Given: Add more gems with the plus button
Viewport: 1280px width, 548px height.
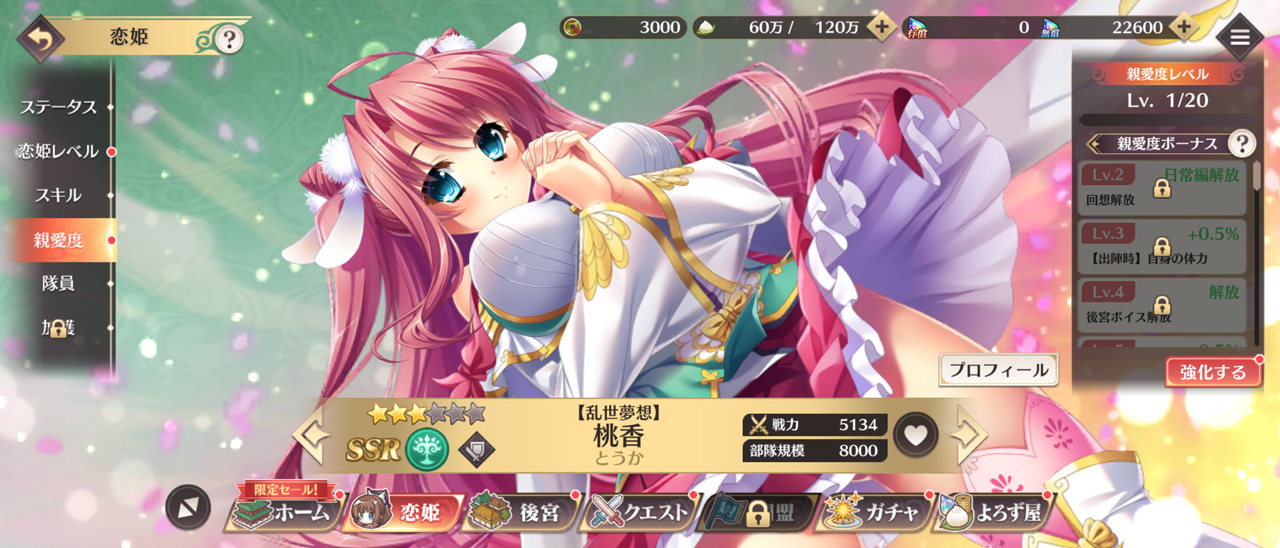Looking at the screenshot, I should coord(1183,27).
